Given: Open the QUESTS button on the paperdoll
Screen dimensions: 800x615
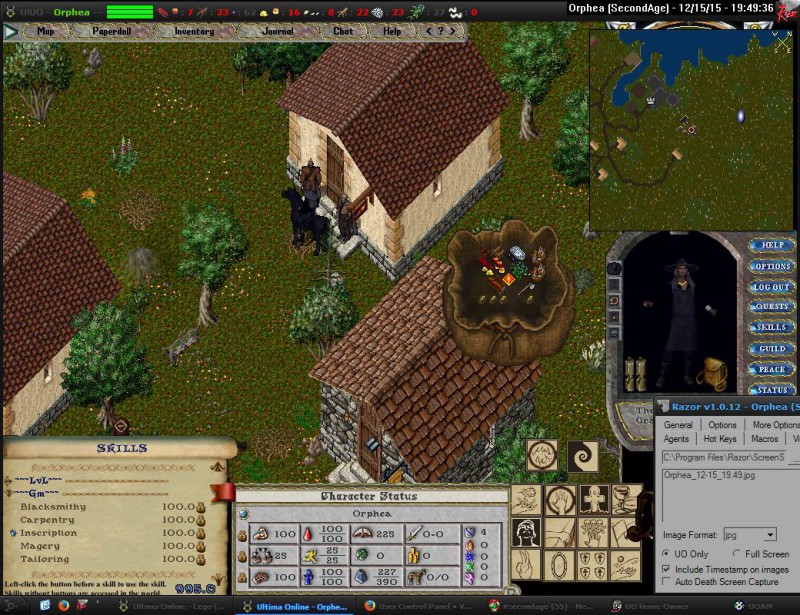Looking at the screenshot, I should pyautogui.click(x=771, y=307).
